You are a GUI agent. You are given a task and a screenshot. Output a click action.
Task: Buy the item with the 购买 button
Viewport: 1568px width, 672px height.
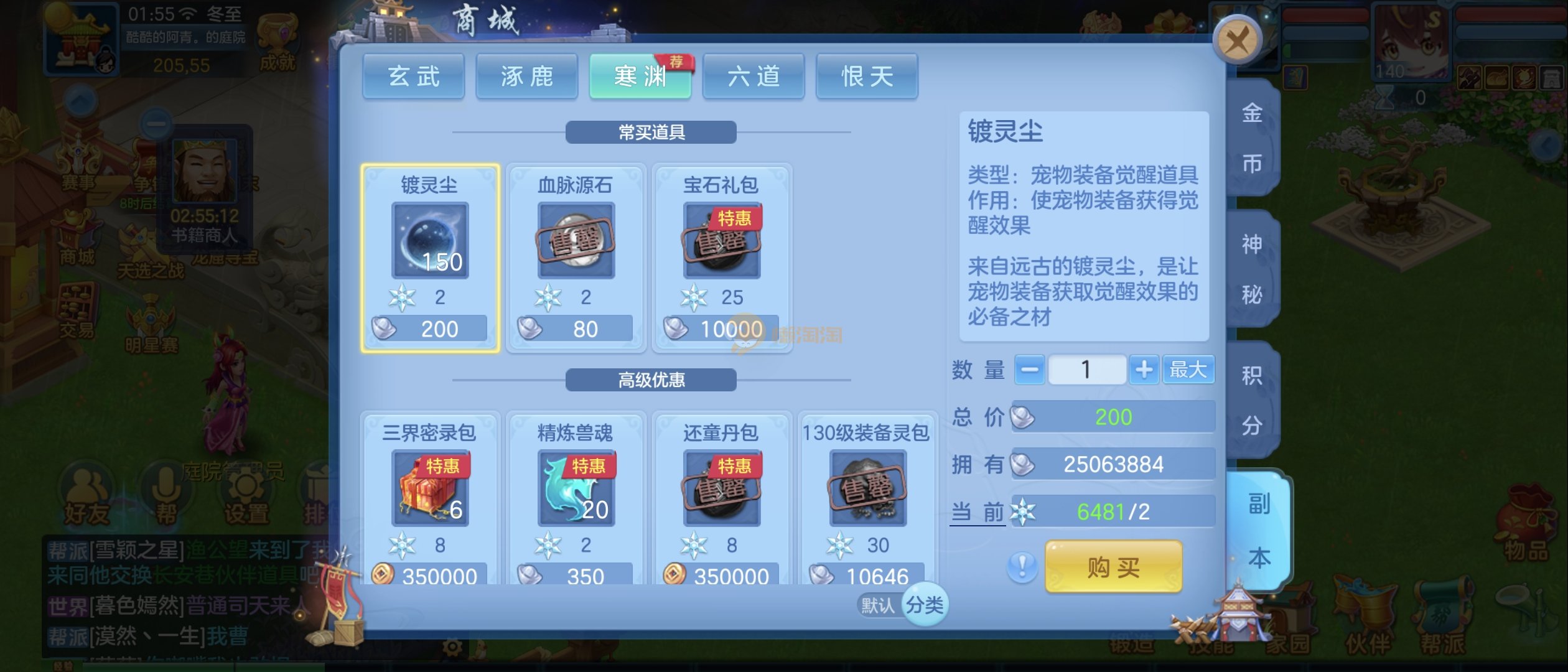1114,567
